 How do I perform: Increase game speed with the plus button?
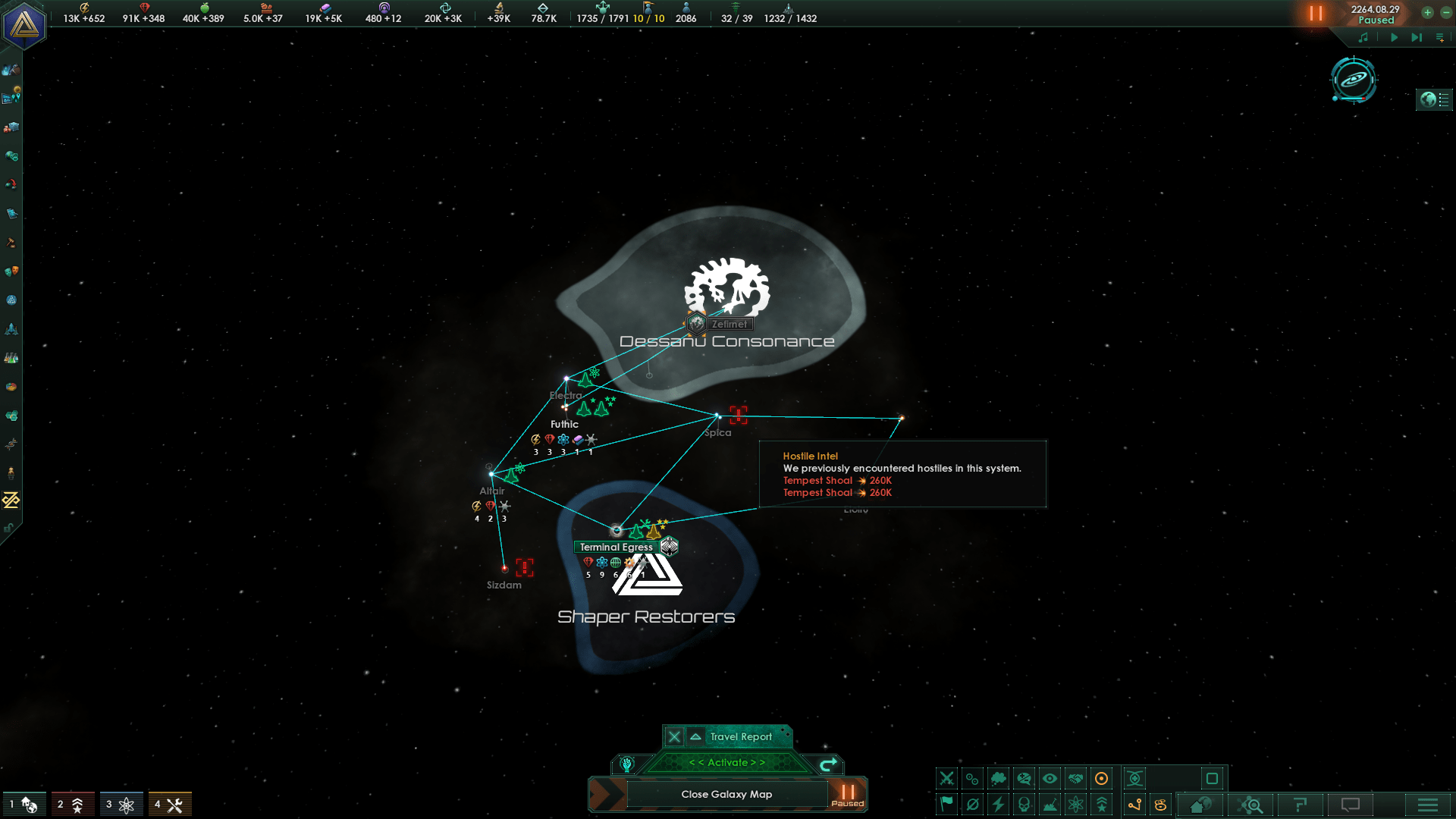tap(1427, 13)
